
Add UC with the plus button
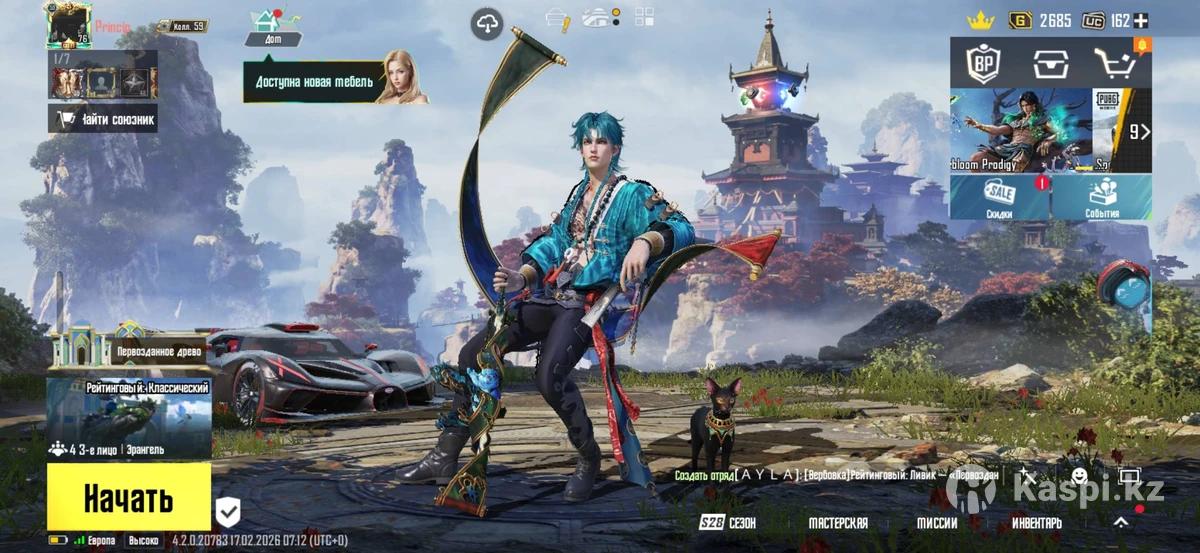pyautogui.click(x=1141, y=20)
